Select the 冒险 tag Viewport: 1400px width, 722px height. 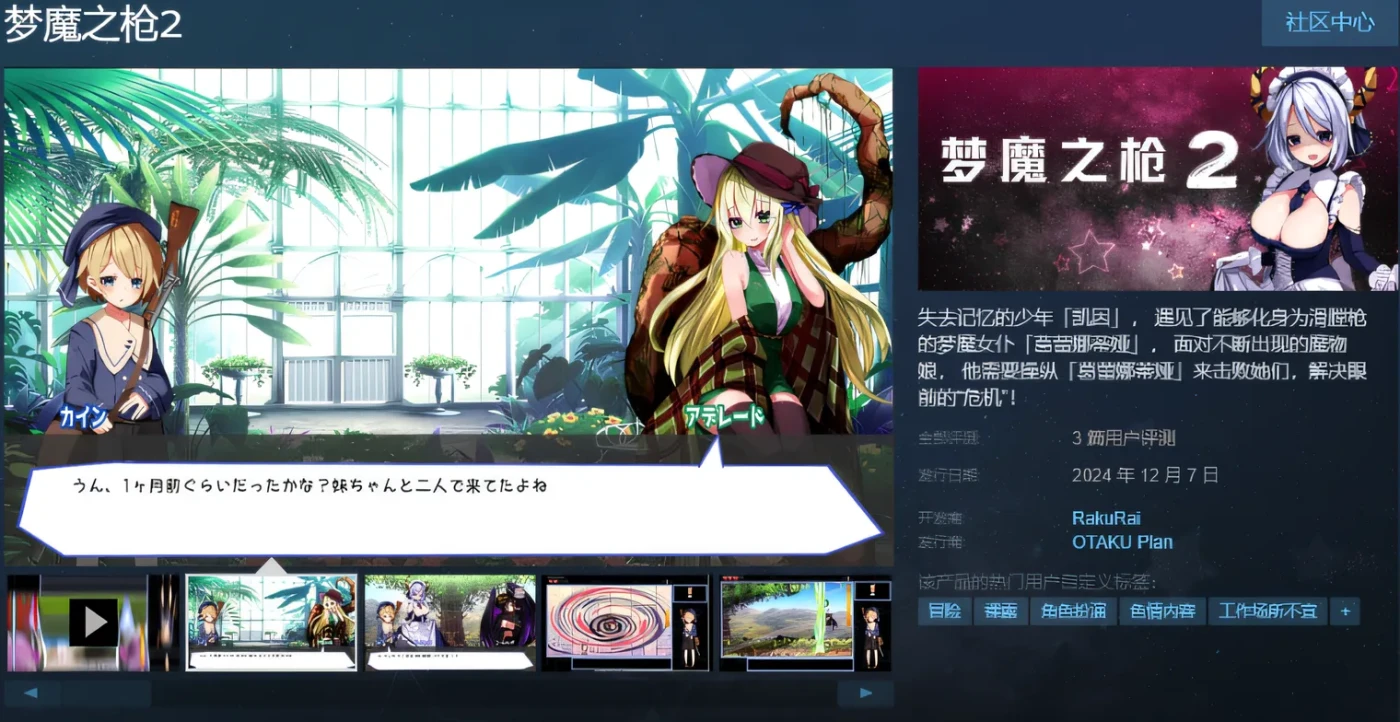coord(943,611)
